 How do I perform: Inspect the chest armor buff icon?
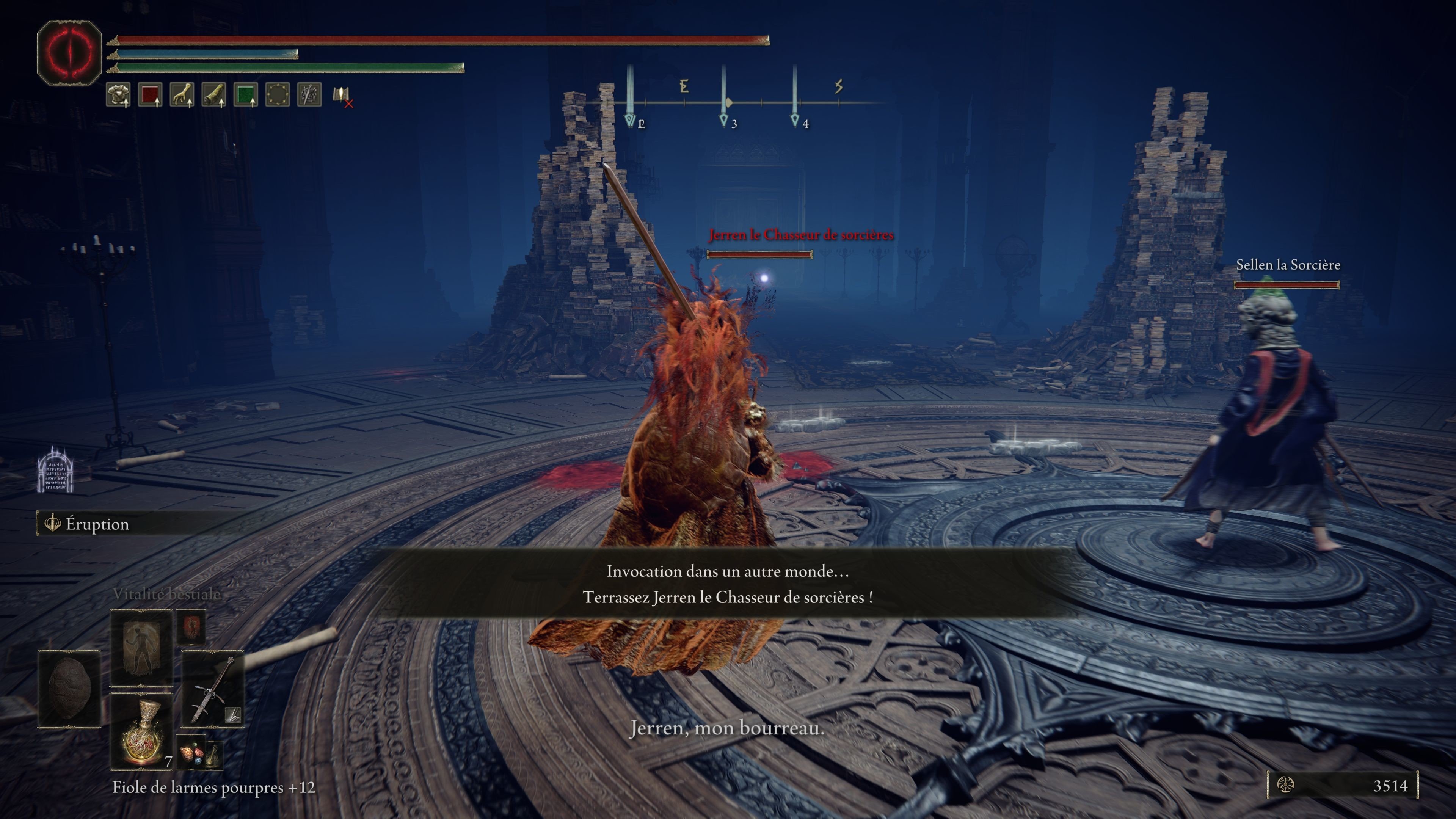coord(118,94)
